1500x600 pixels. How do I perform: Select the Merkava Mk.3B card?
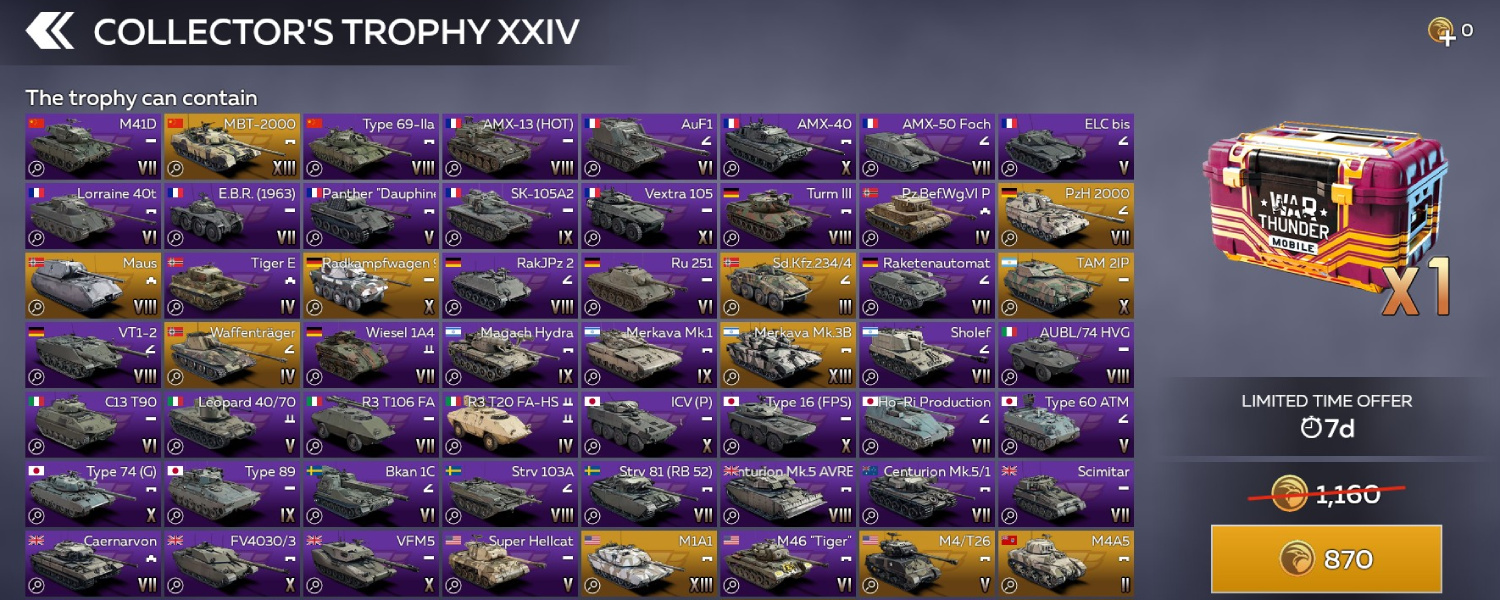pos(788,355)
